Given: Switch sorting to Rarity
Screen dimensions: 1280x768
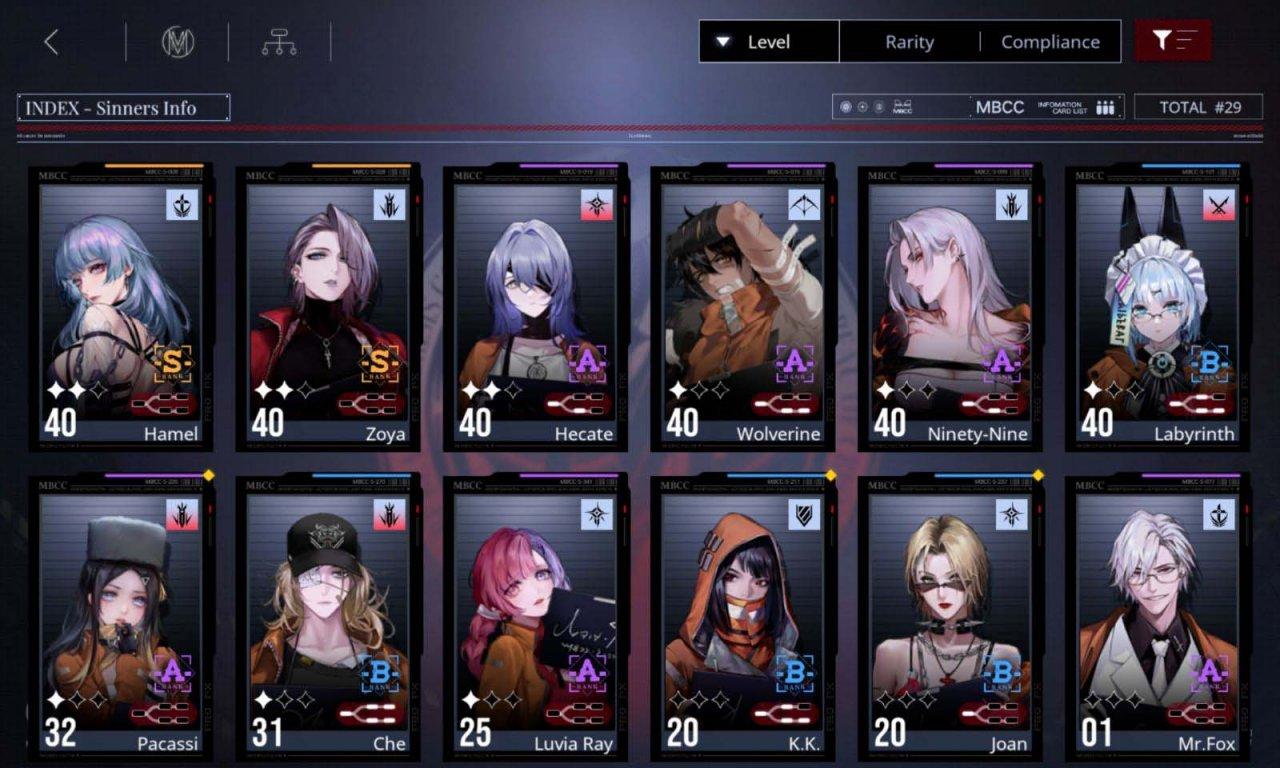Looking at the screenshot, I should point(909,42).
